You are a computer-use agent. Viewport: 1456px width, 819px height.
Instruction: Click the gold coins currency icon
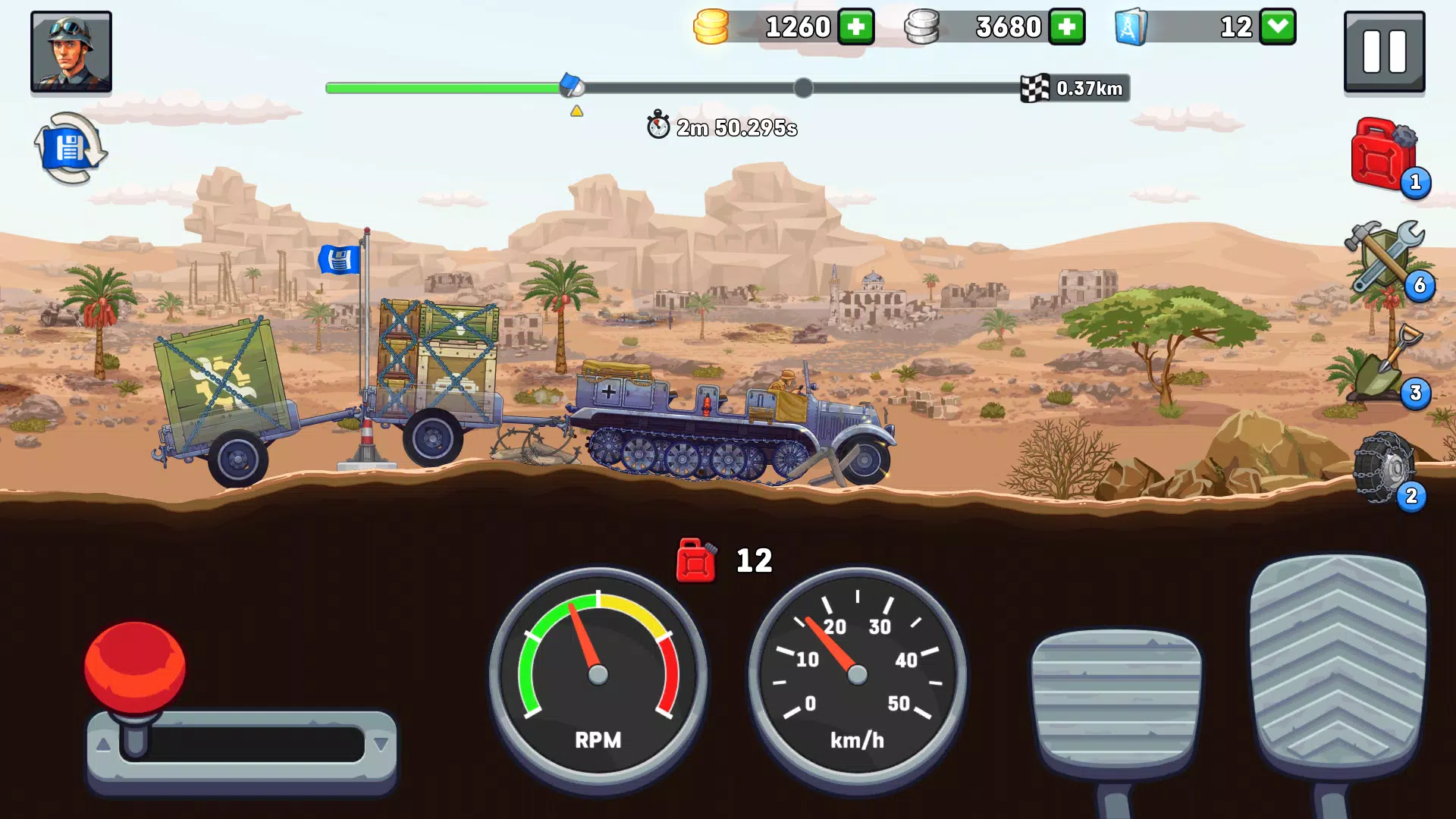click(x=711, y=27)
